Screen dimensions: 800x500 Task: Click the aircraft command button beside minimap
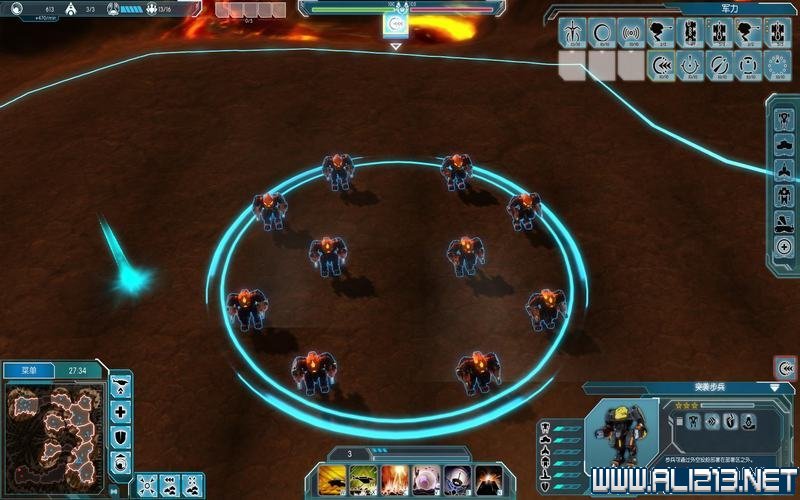point(121,386)
